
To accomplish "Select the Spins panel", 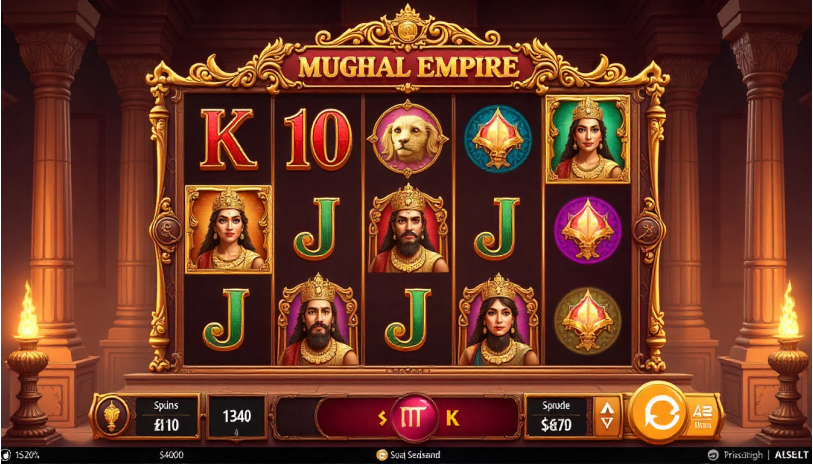I will coord(164,415).
